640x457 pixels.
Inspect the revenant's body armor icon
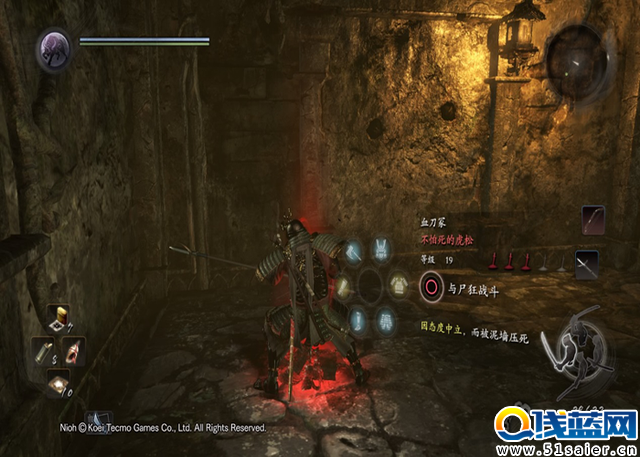[x=397, y=284]
